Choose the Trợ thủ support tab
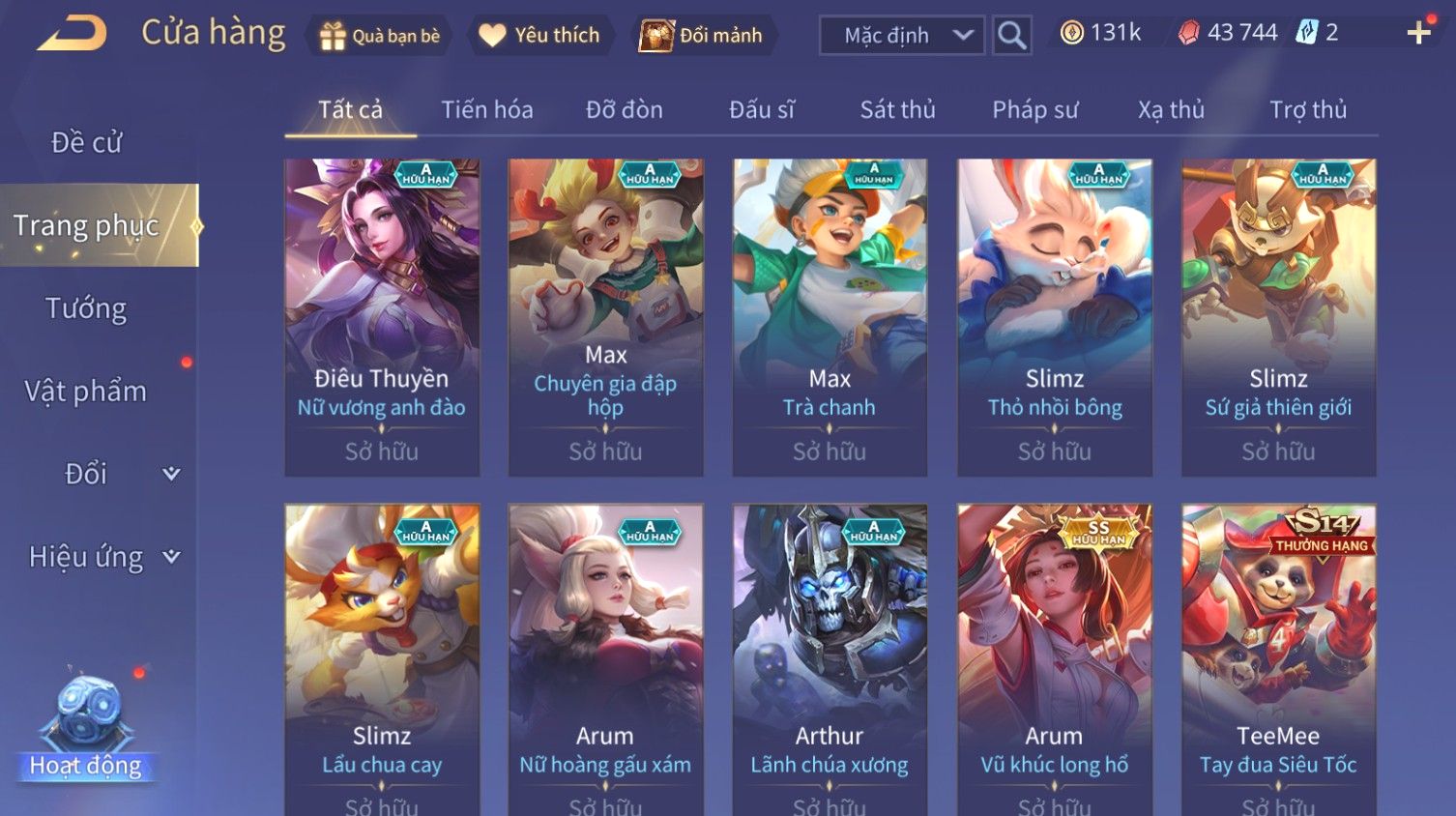The image size is (1456, 816). click(1307, 110)
